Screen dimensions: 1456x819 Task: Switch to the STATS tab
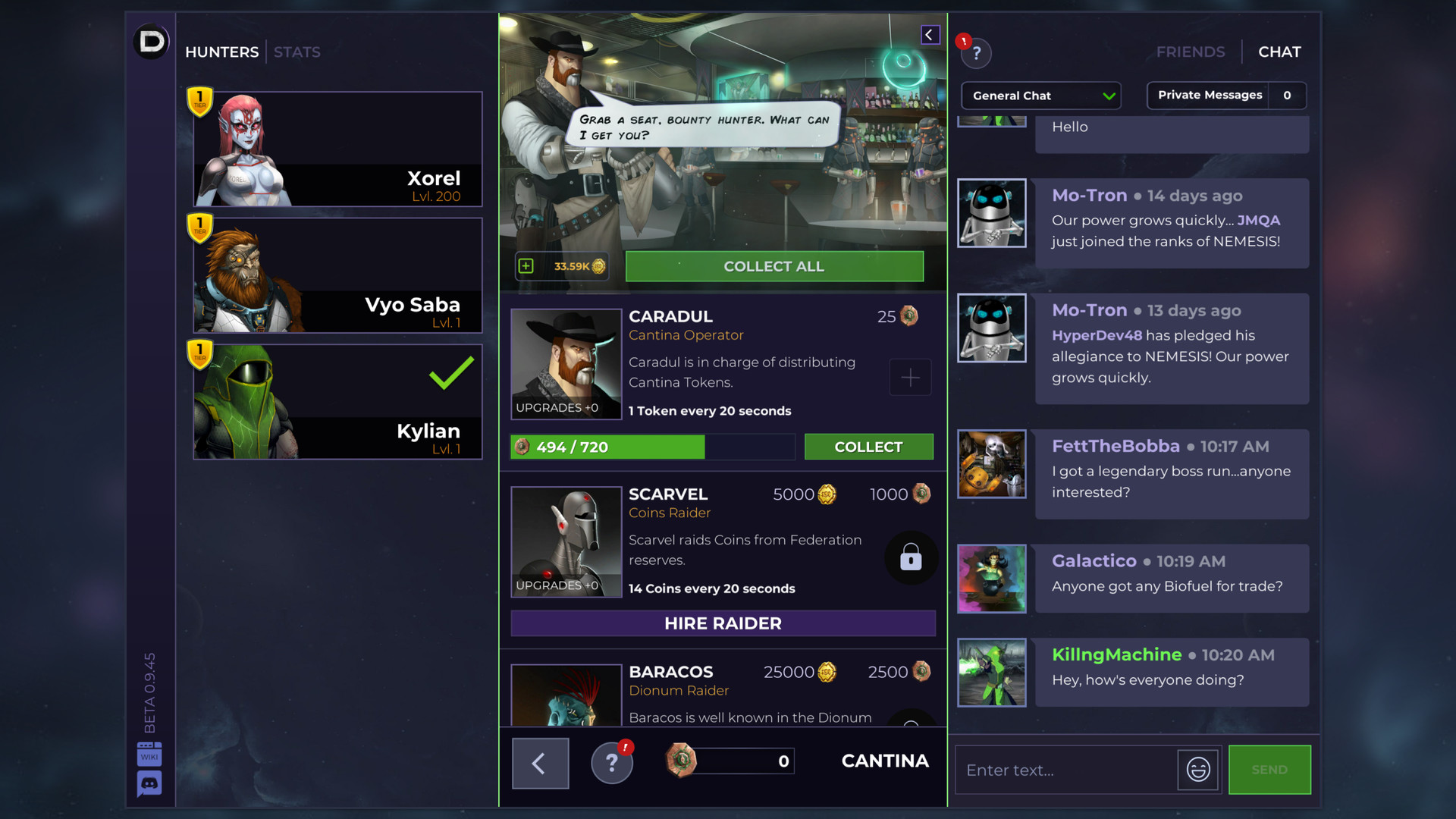[x=297, y=52]
